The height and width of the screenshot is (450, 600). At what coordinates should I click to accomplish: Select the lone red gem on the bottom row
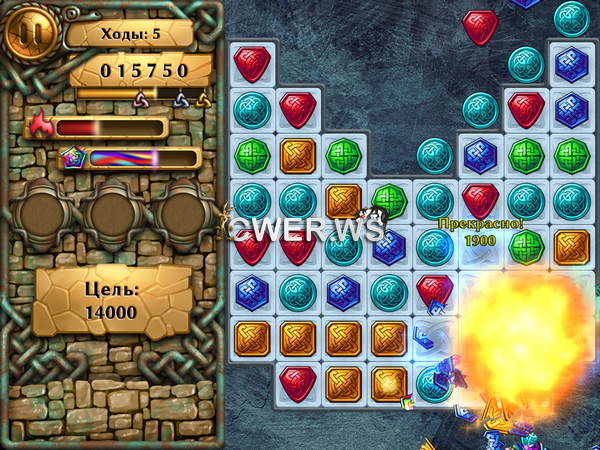(x=298, y=383)
